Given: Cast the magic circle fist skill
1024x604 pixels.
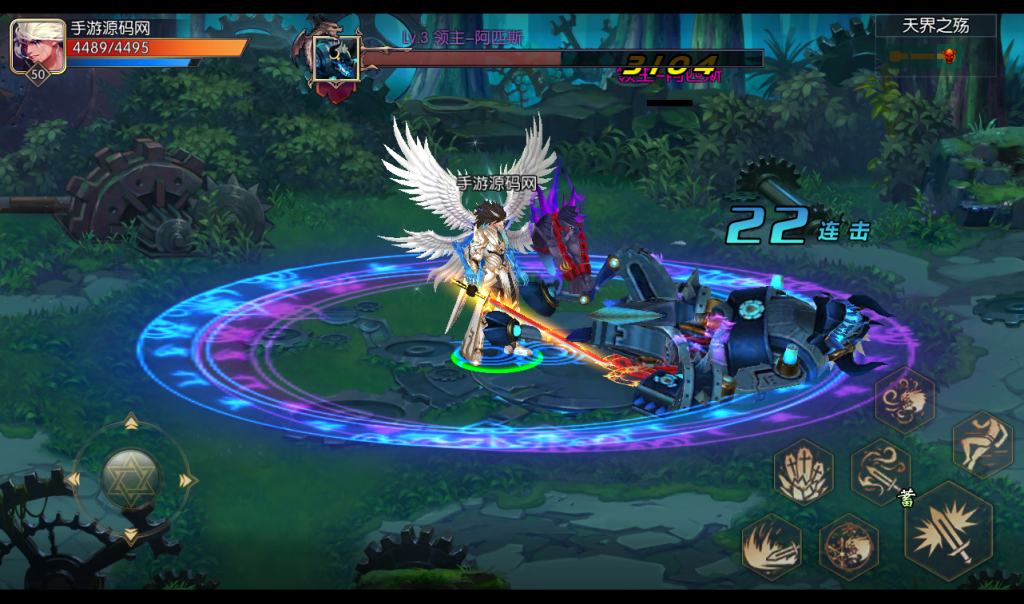Looking at the screenshot, I should [849, 548].
